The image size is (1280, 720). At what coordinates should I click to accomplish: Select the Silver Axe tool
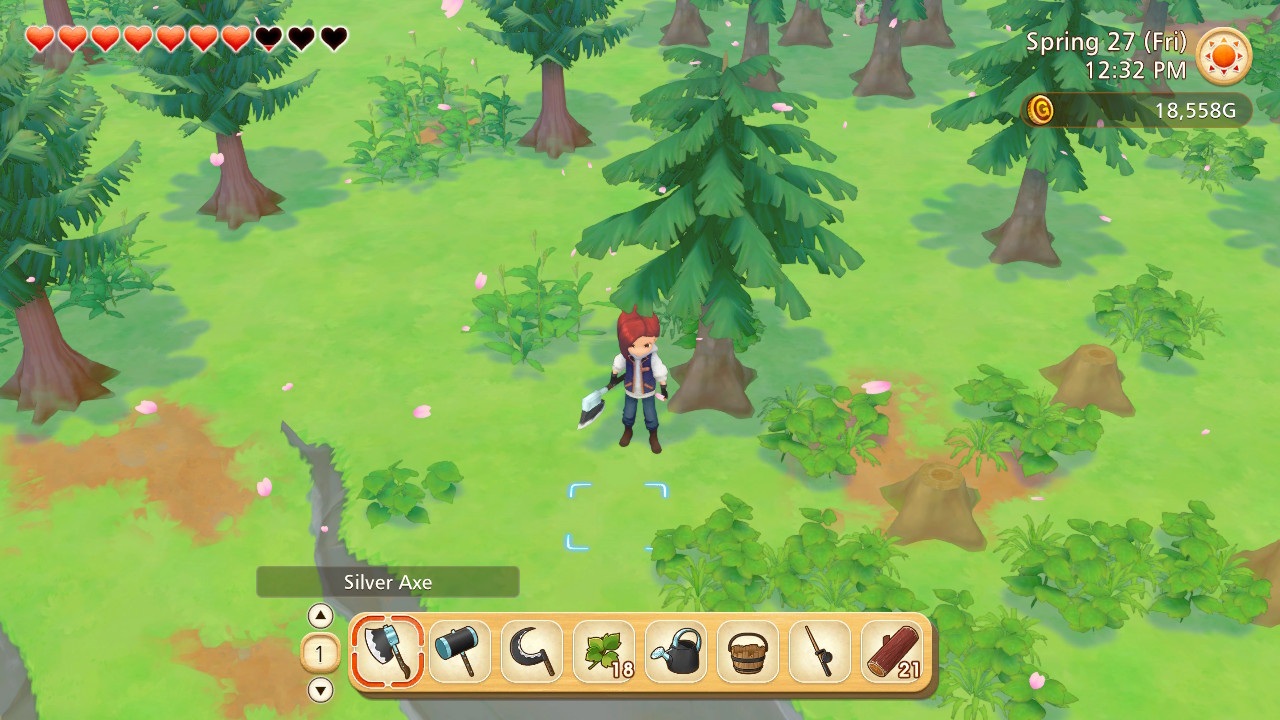386,652
